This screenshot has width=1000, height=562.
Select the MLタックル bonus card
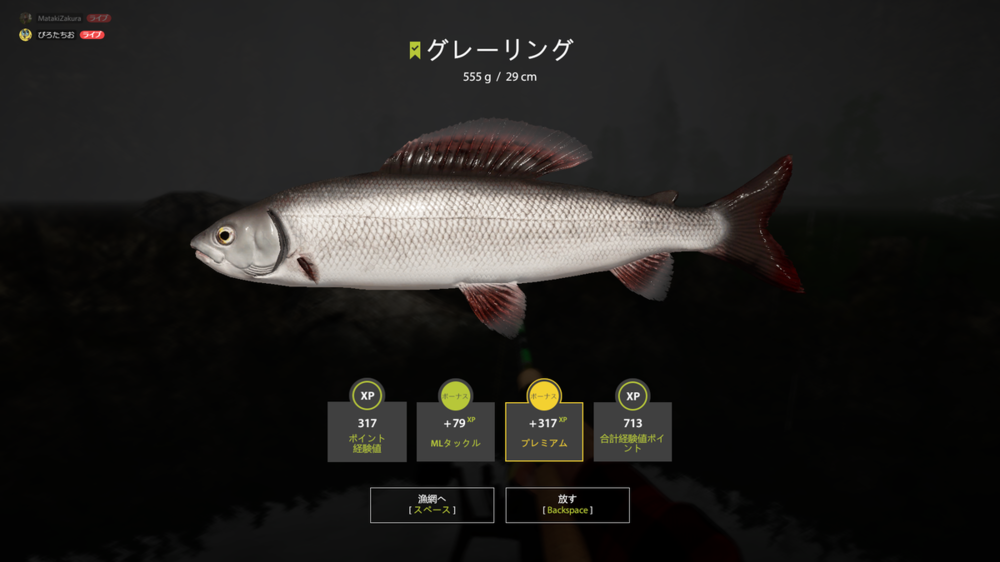click(x=455, y=431)
